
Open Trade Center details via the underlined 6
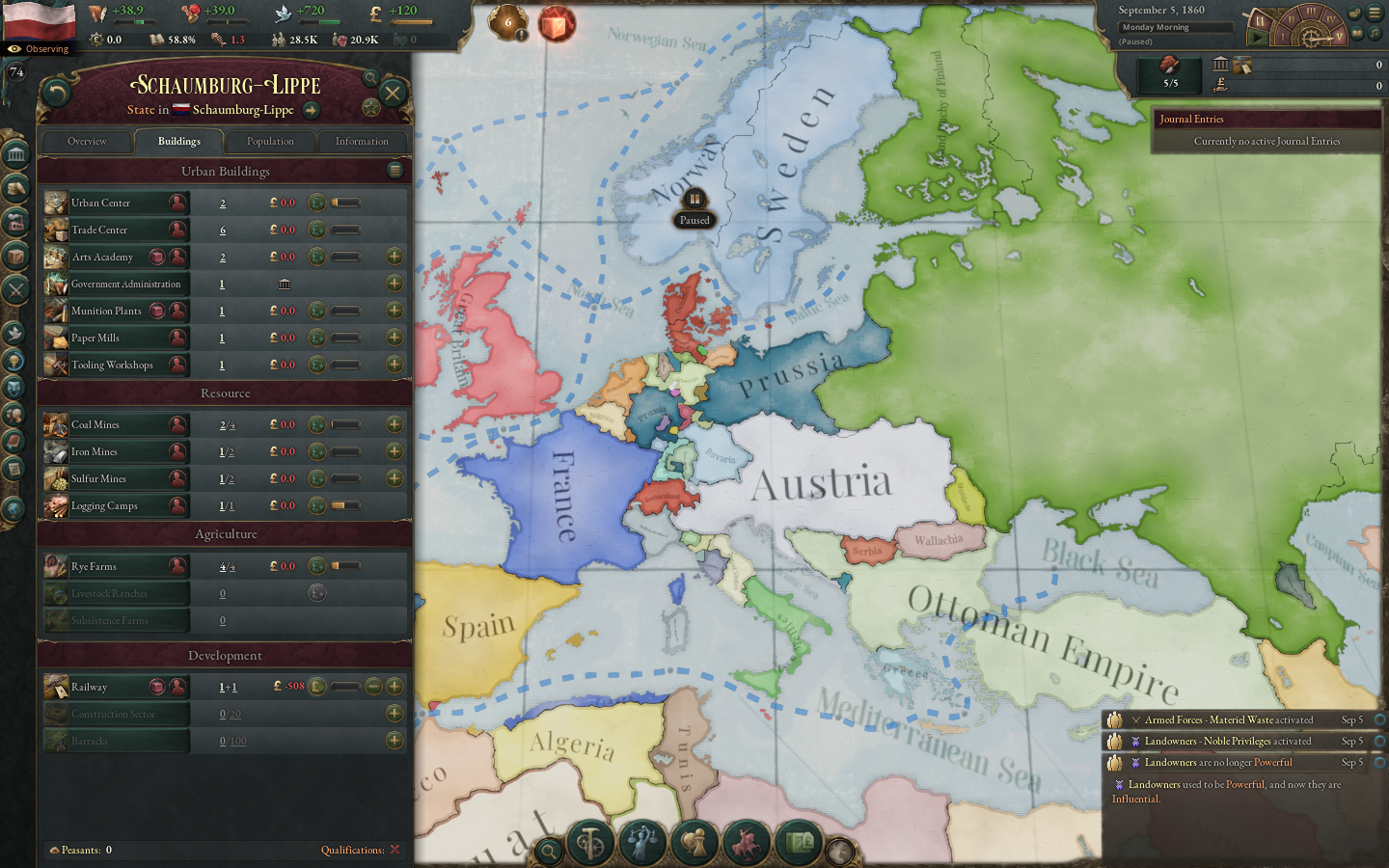click(222, 230)
